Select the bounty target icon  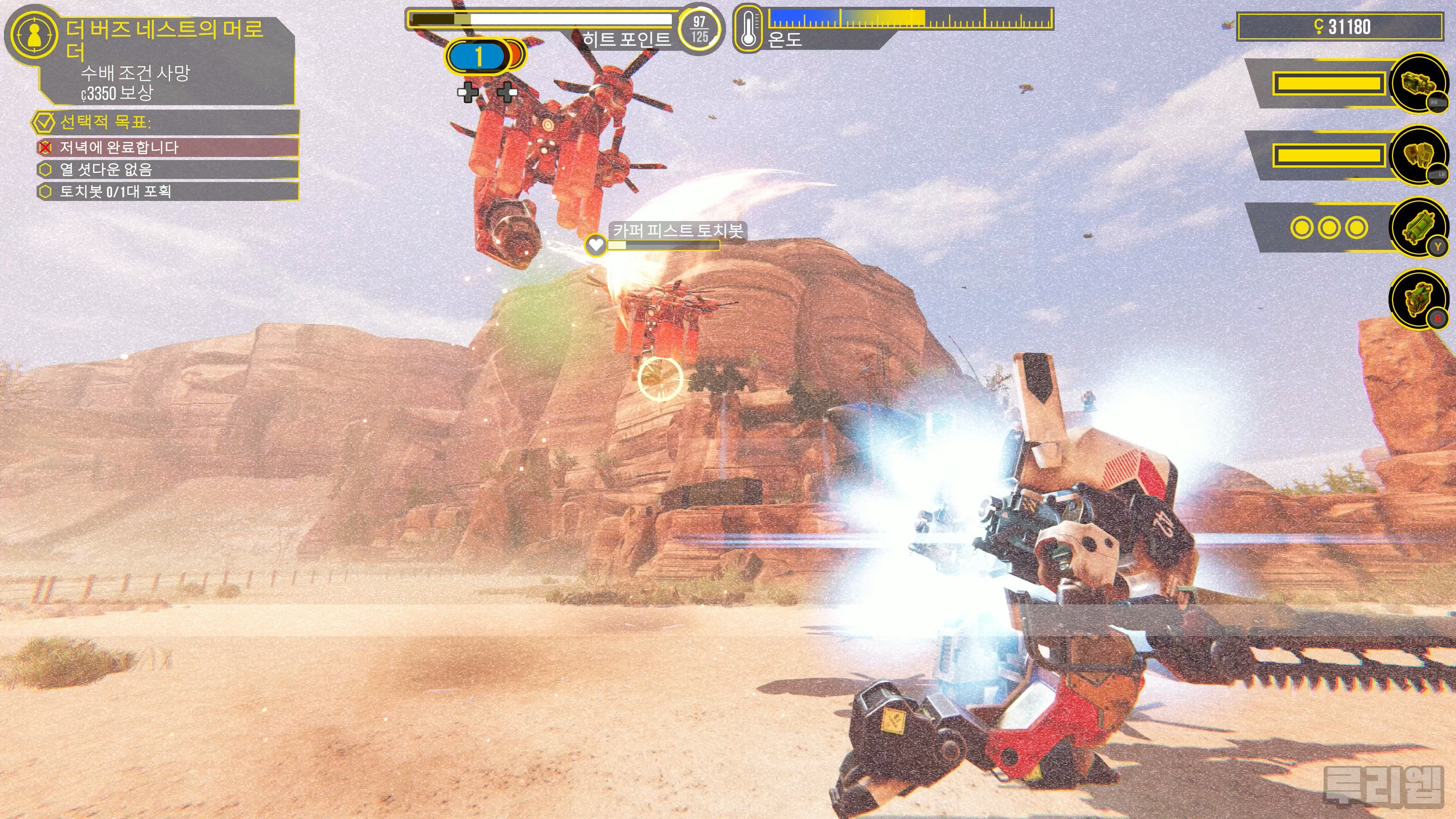click(x=34, y=36)
